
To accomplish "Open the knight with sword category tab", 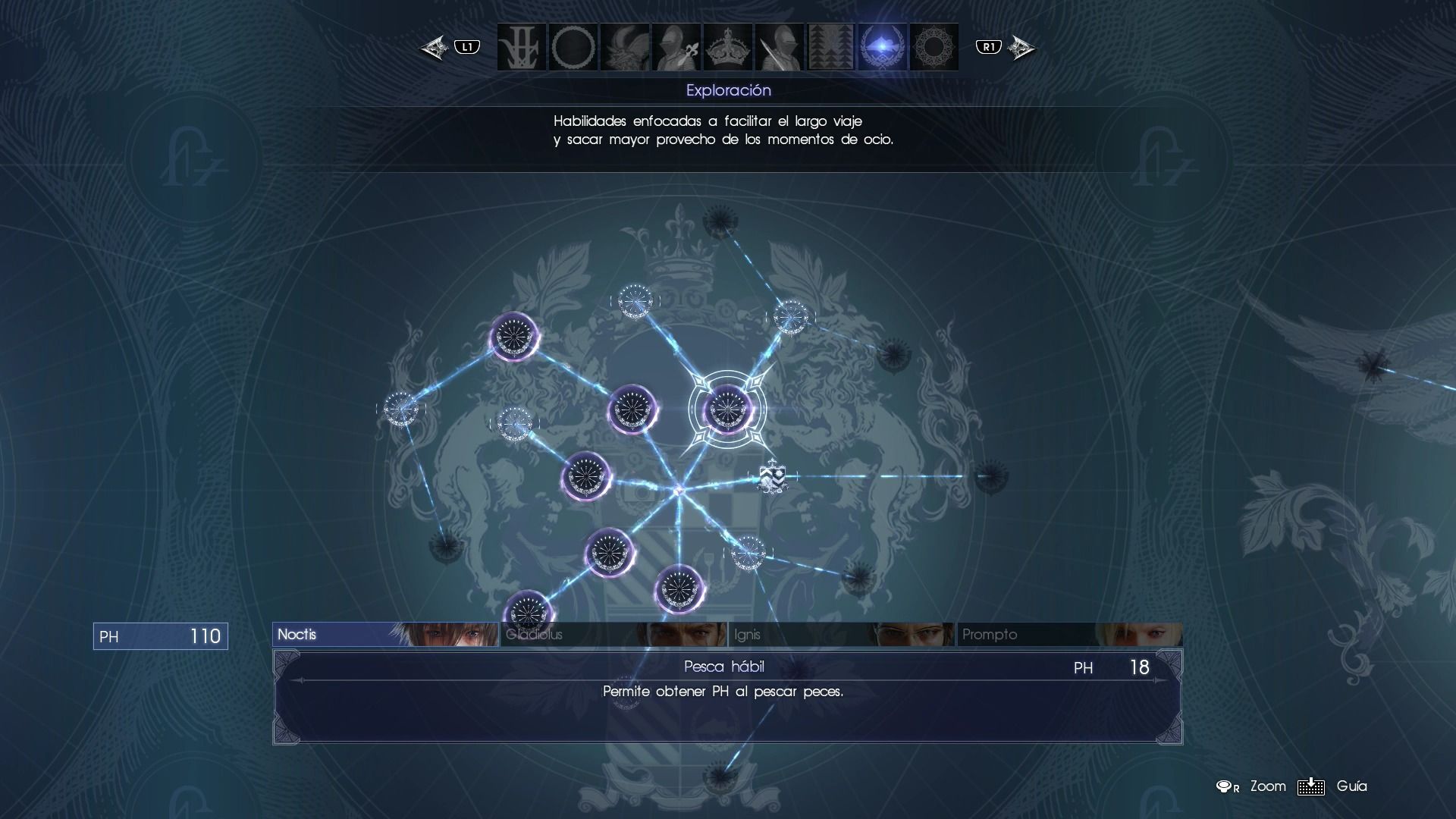I will tap(780, 47).
